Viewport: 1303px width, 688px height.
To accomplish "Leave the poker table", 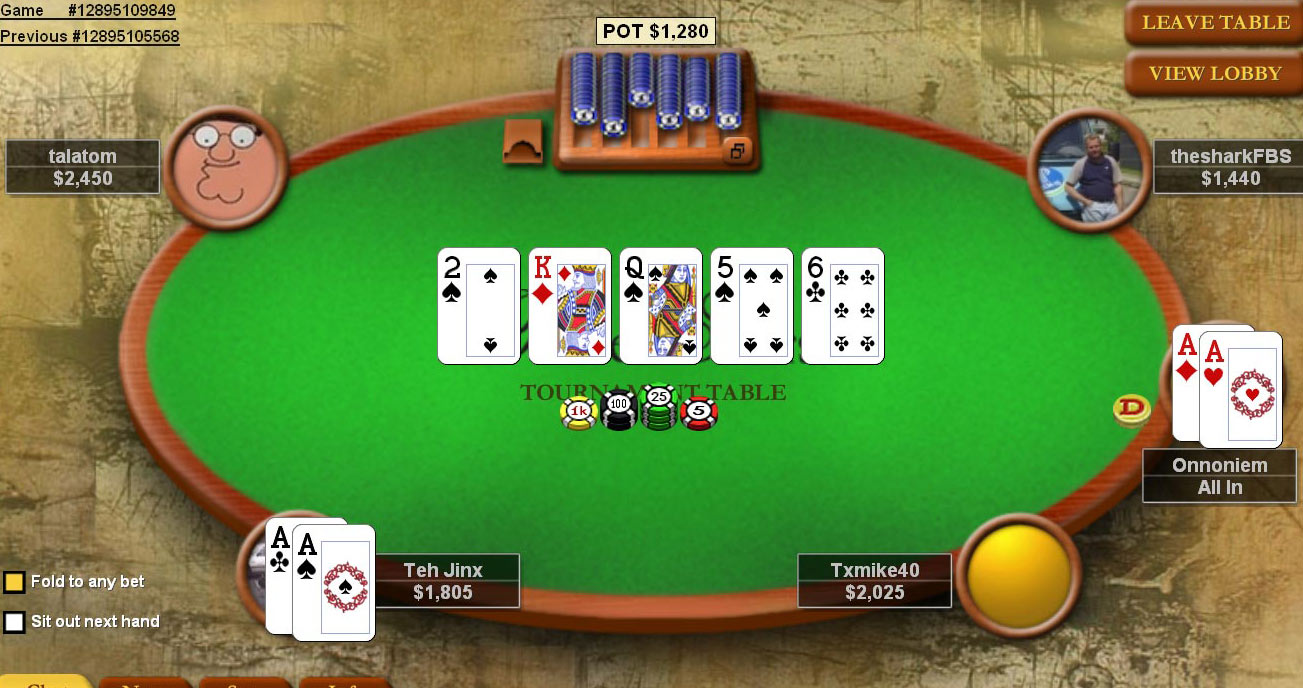I will (1215, 23).
